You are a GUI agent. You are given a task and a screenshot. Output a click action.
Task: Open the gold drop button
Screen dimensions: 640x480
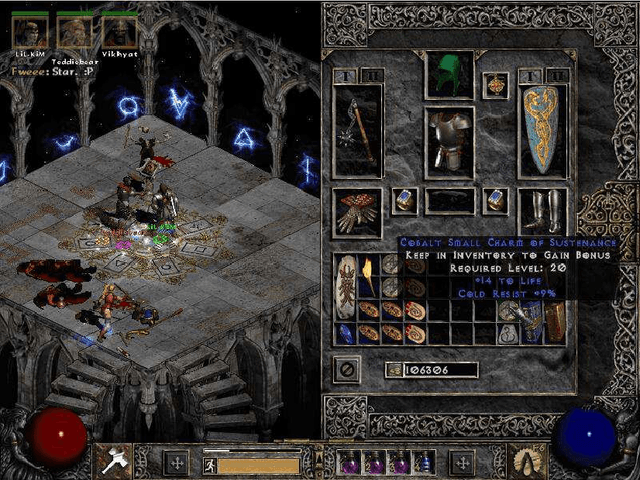[x=395, y=370]
